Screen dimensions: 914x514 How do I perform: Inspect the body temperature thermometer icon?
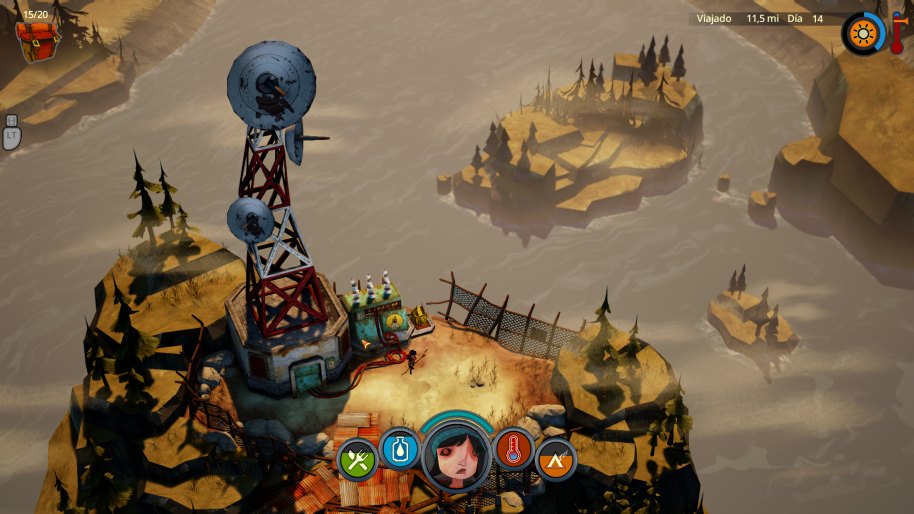(x=514, y=449)
